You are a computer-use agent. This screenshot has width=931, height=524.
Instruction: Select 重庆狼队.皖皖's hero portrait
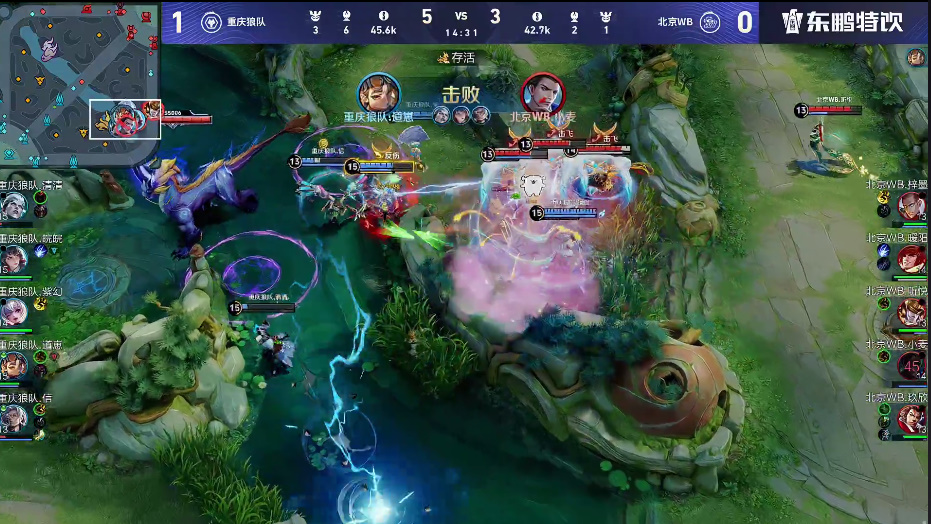point(13,259)
